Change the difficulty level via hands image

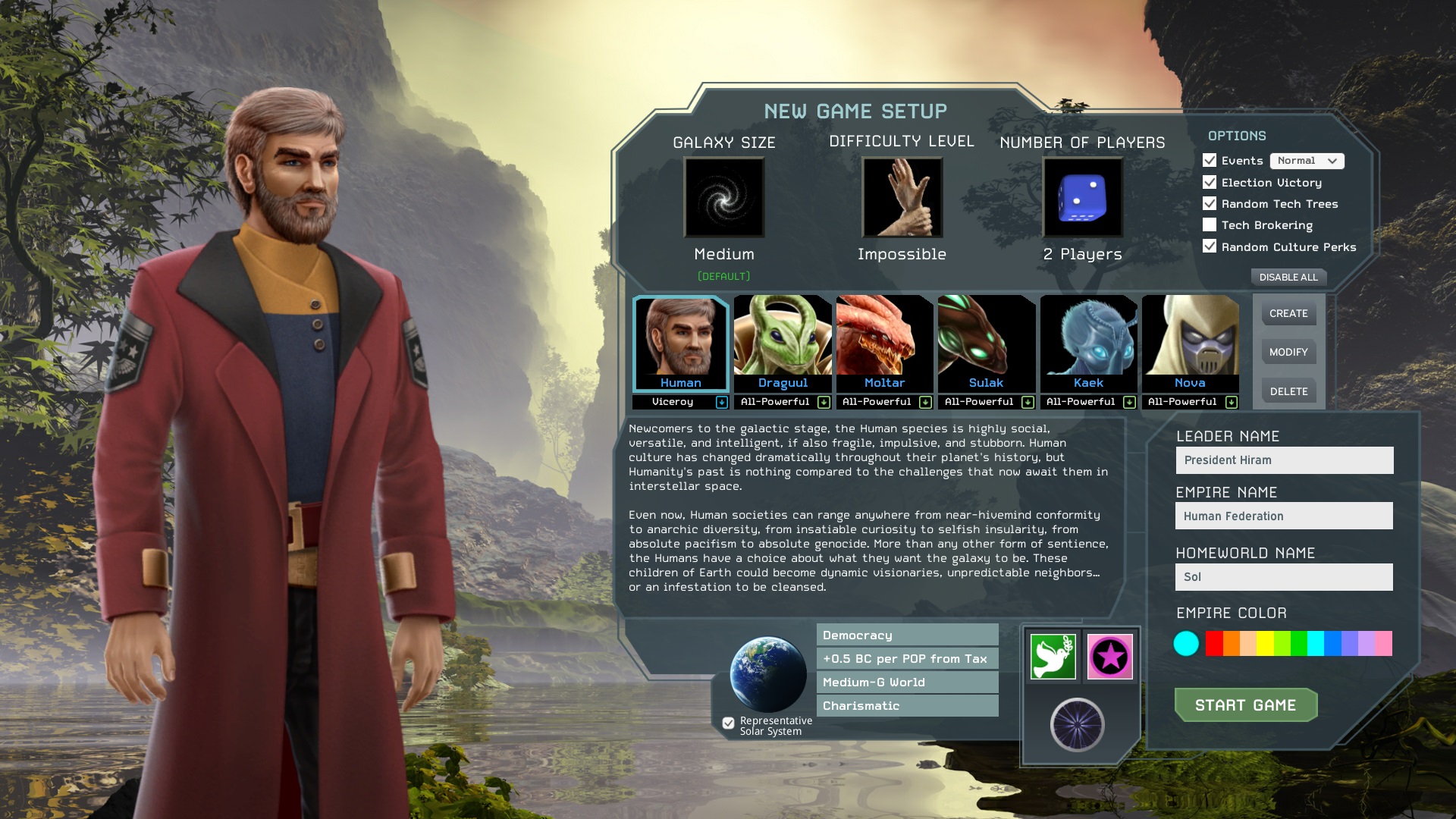tap(902, 198)
